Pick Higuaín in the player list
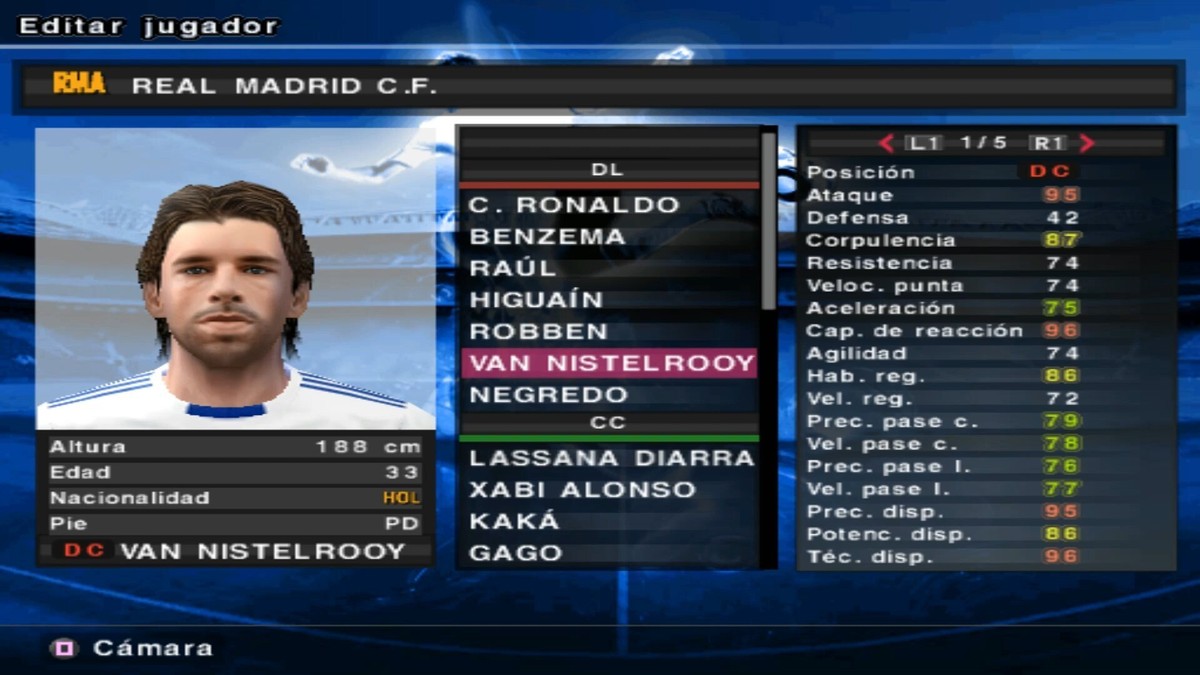 (536, 300)
